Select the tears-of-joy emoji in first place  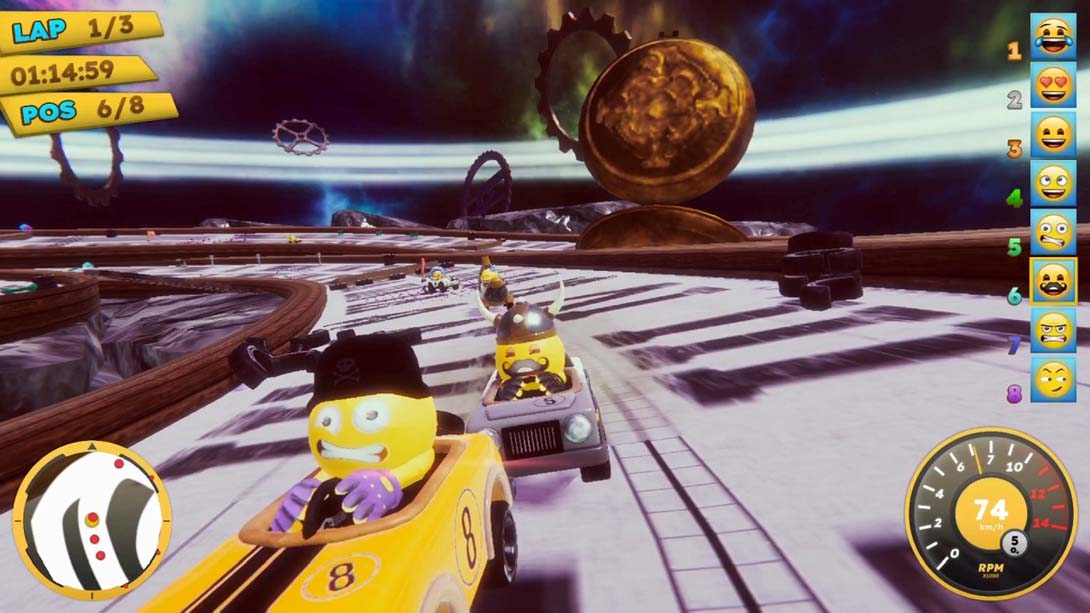point(1053,38)
